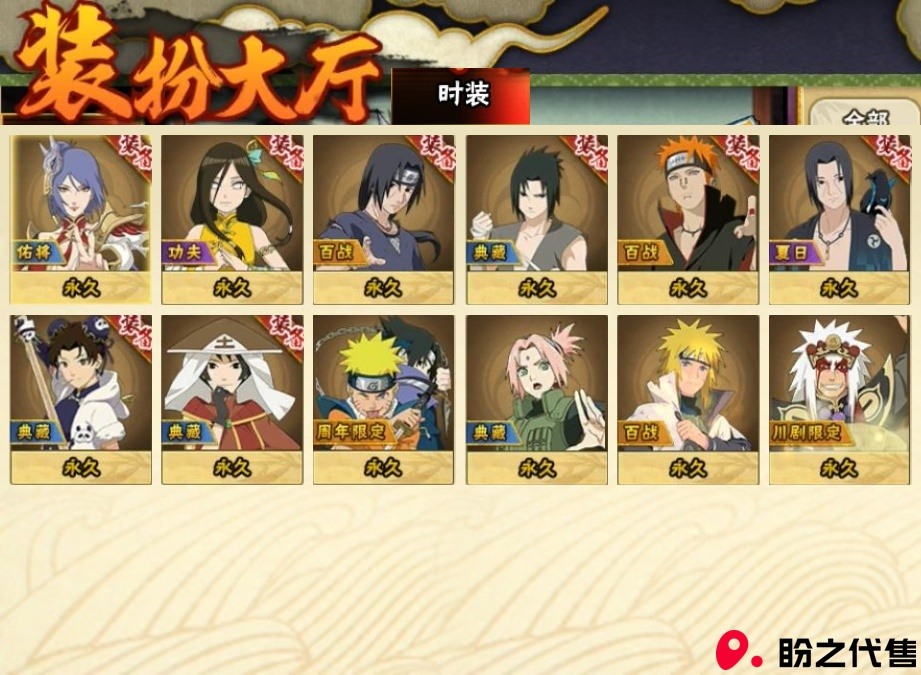The image size is (921, 675).
Task: Choose the 功夫 yellow dress costume
Action: 232,218
